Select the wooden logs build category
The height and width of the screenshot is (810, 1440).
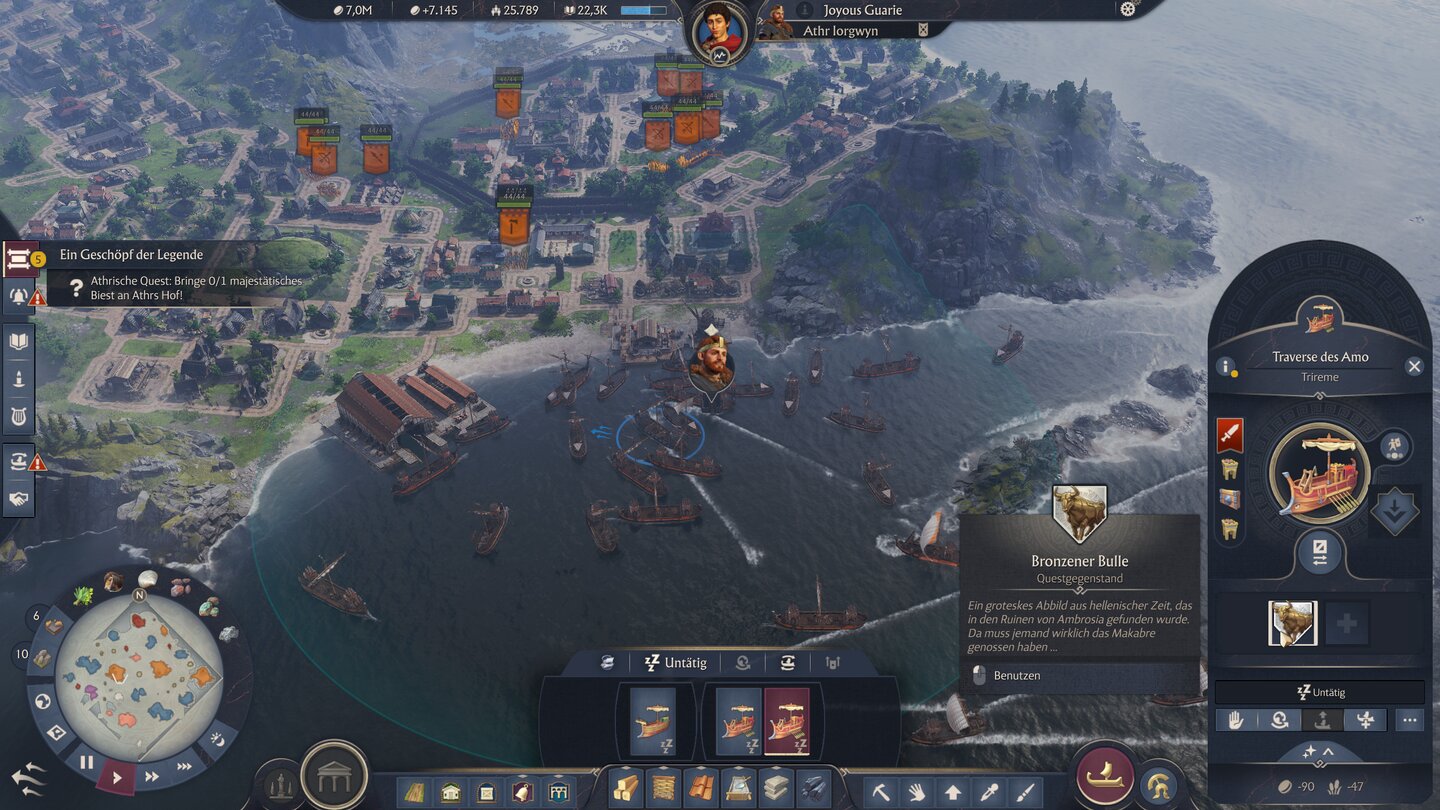pos(627,790)
